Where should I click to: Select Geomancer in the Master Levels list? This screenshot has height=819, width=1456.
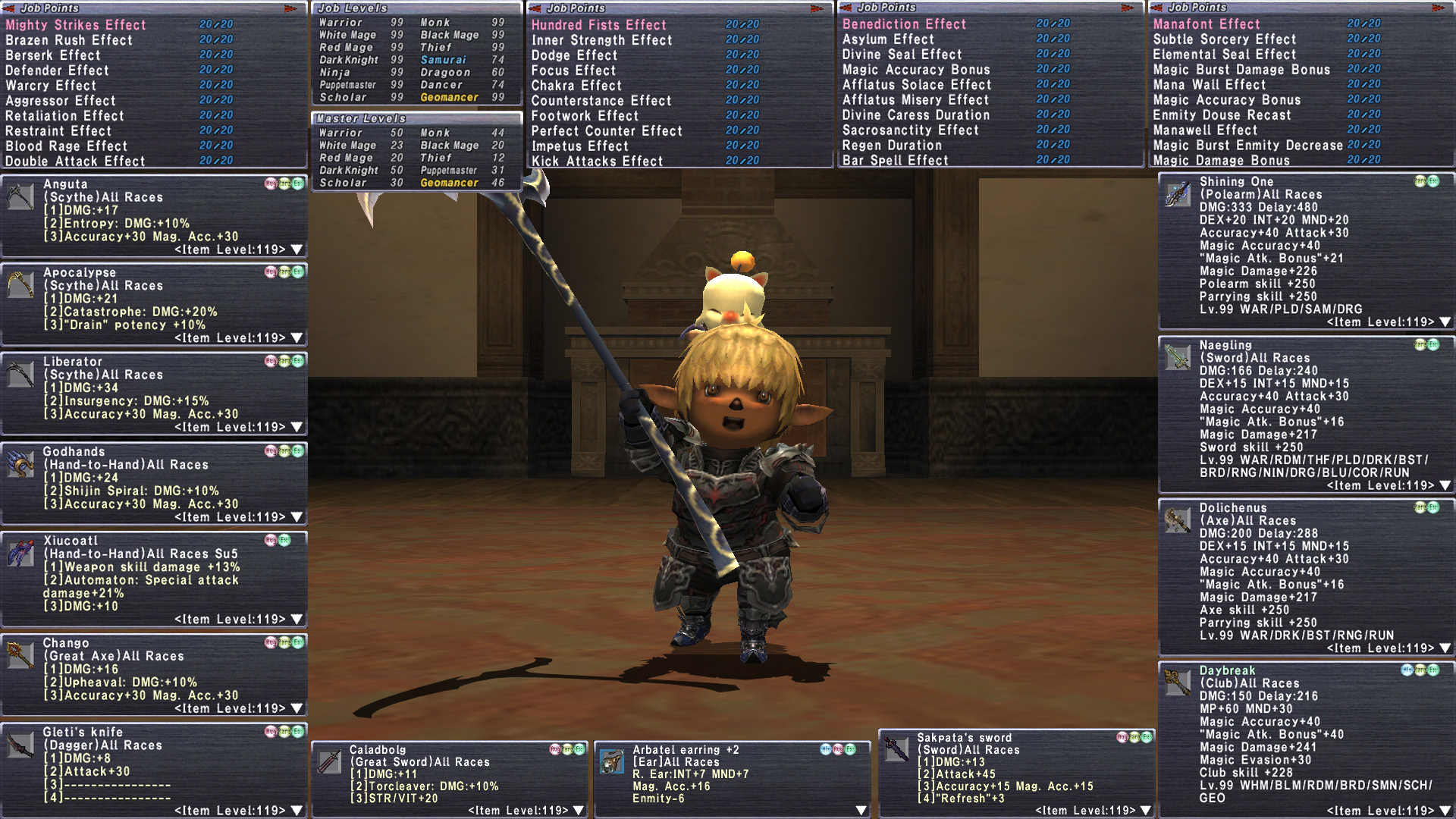(449, 183)
